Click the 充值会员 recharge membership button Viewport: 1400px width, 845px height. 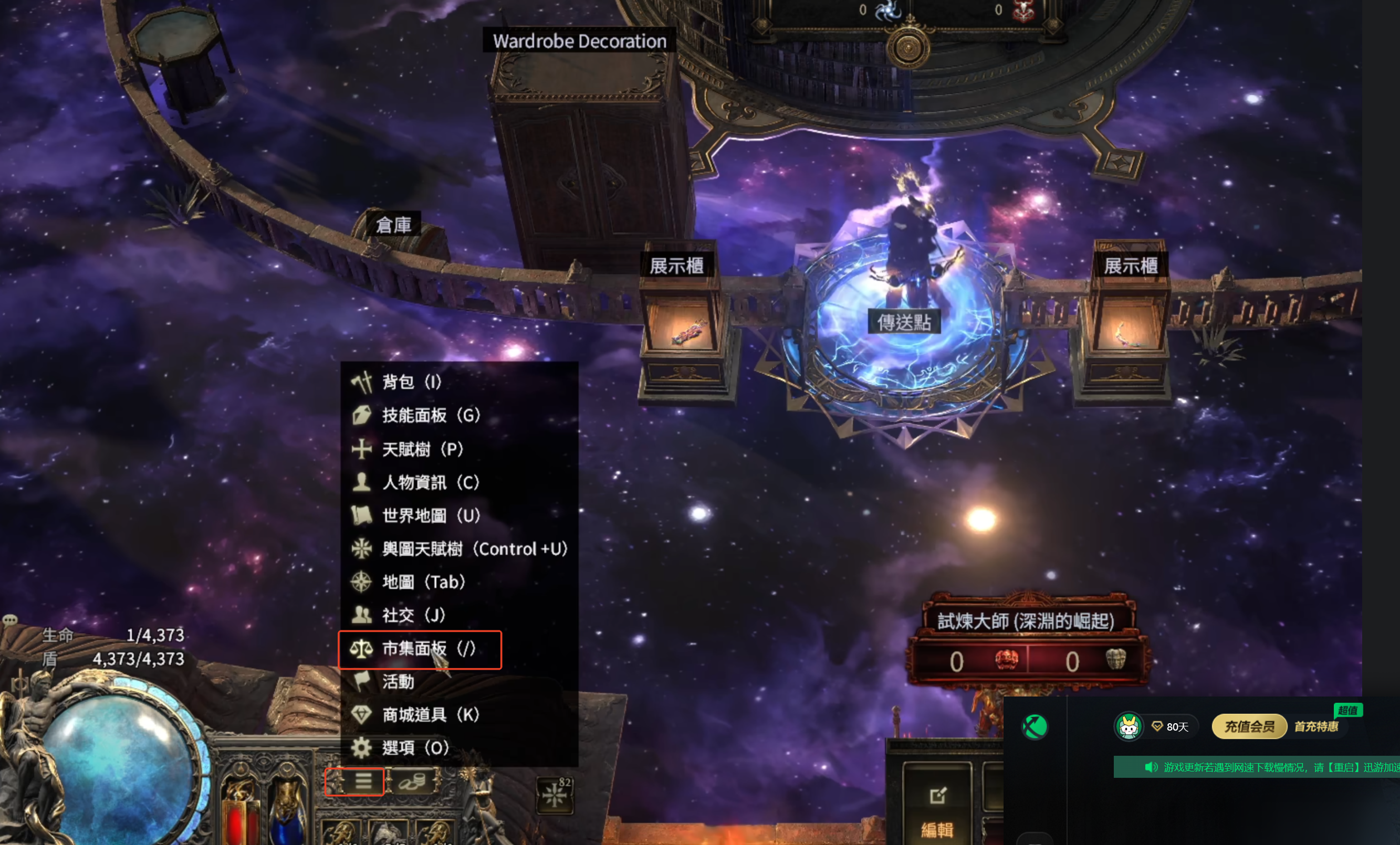point(1248,726)
